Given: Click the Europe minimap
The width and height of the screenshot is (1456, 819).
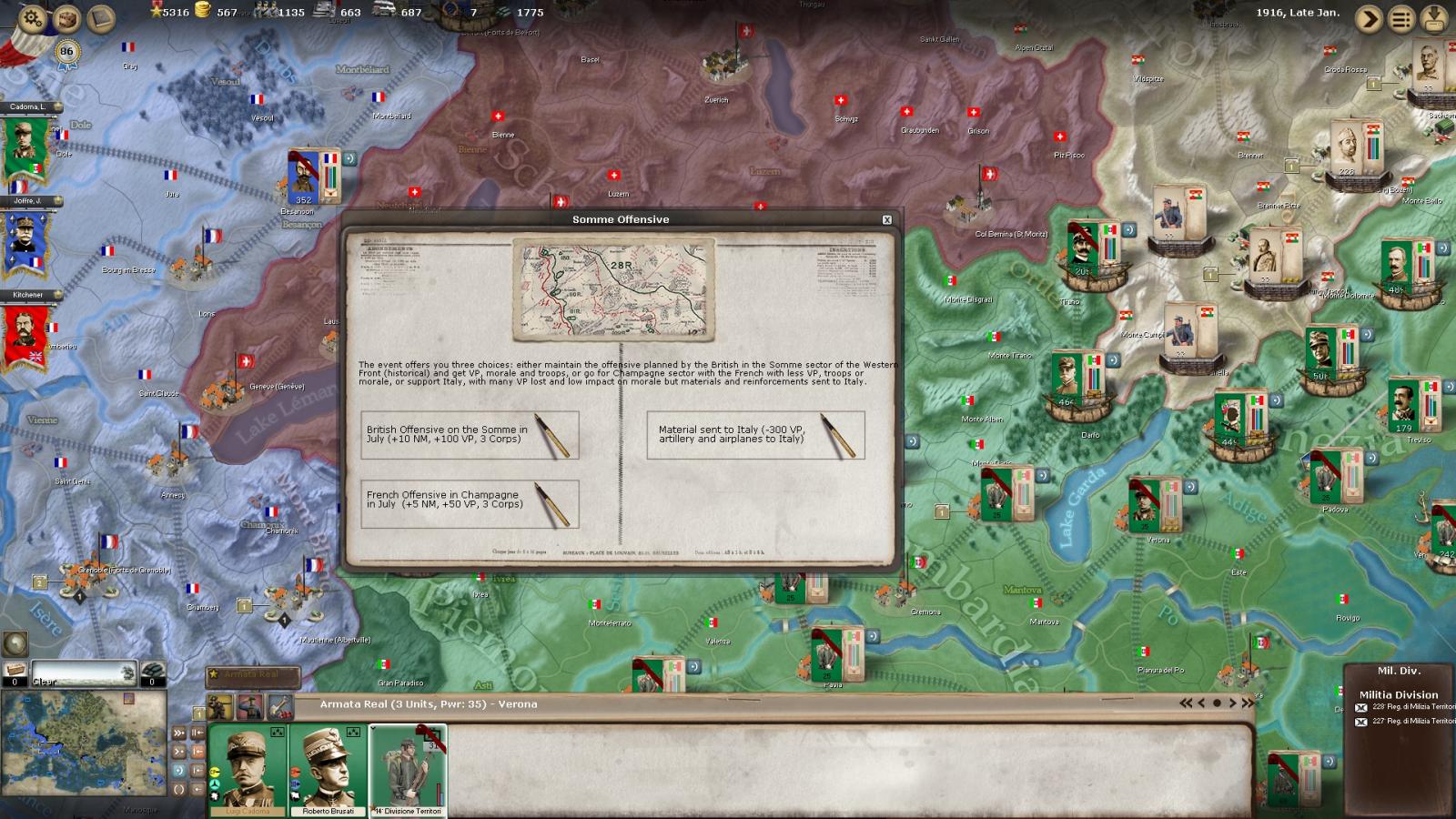Looking at the screenshot, I should [x=84, y=746].
